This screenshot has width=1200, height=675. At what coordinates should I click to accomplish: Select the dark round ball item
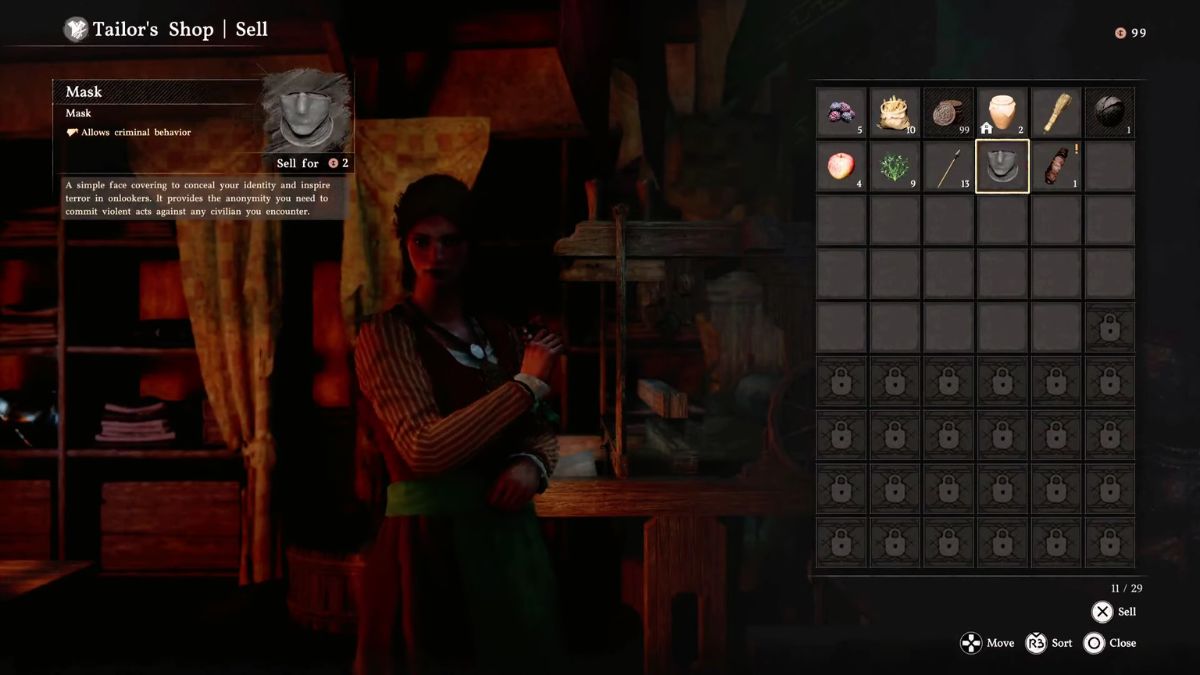click(x=1109, y=113)
